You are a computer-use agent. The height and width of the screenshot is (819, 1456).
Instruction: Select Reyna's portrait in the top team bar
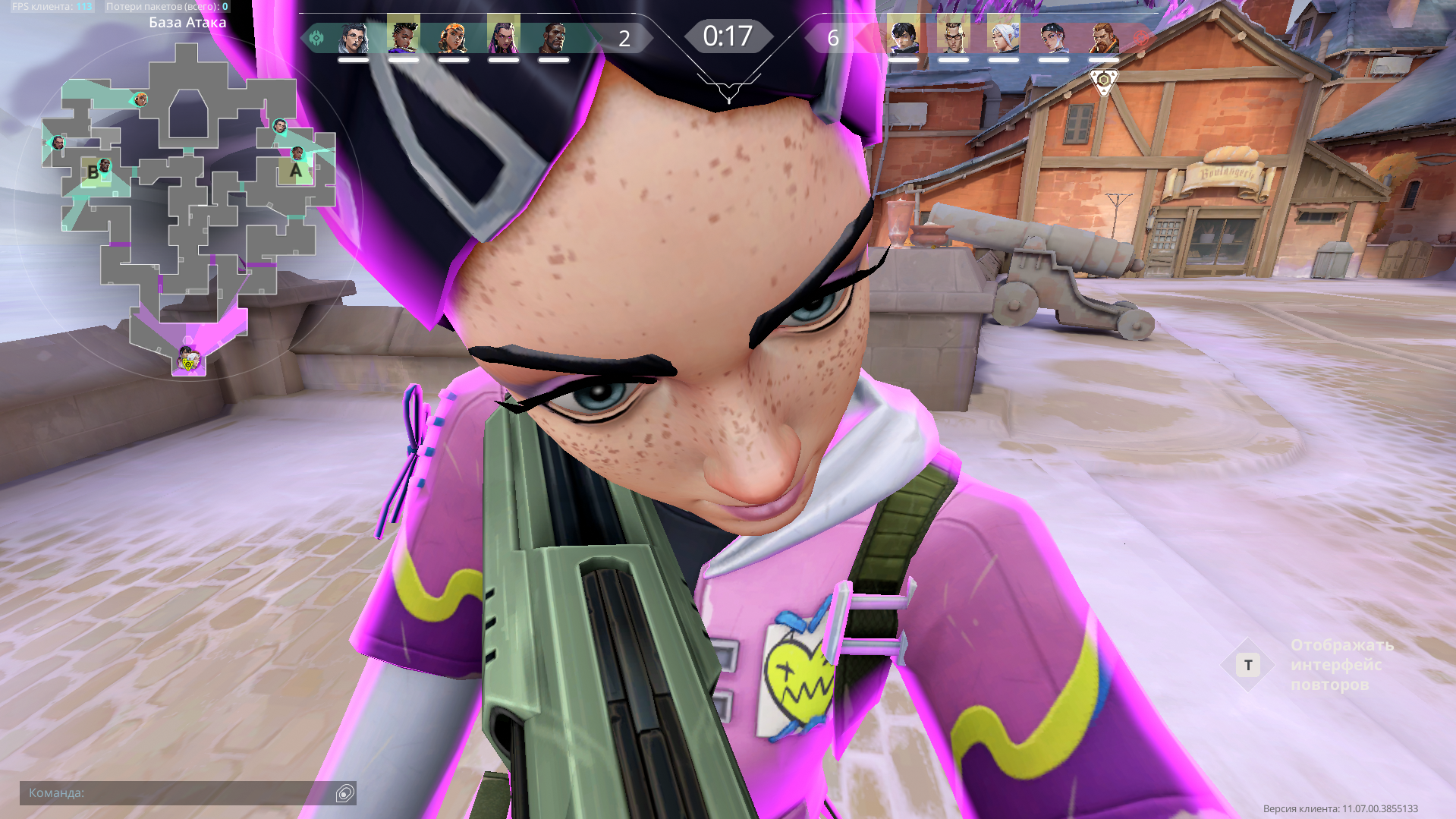[503, 36]
